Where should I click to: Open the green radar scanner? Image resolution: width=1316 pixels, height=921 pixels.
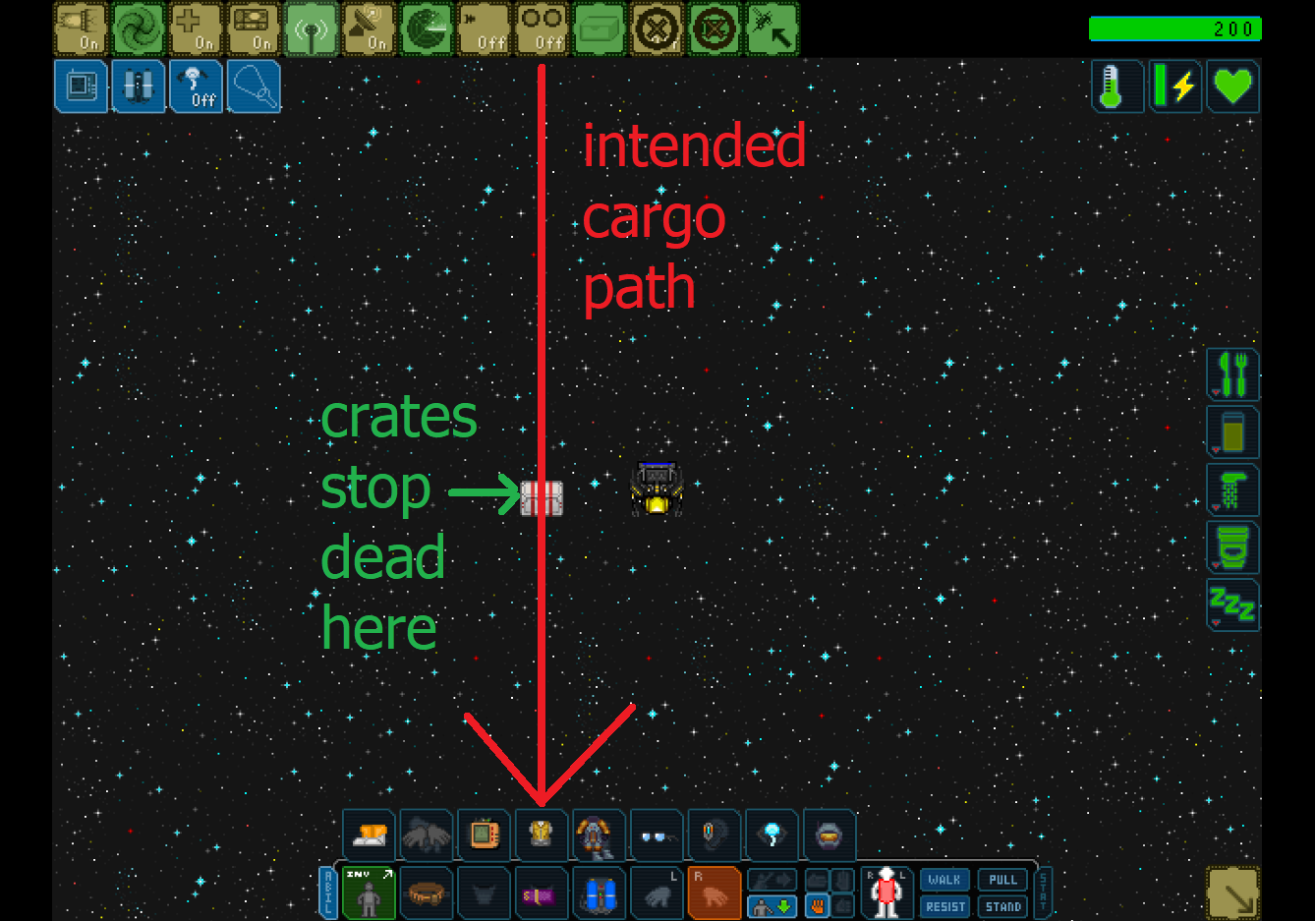427,29
